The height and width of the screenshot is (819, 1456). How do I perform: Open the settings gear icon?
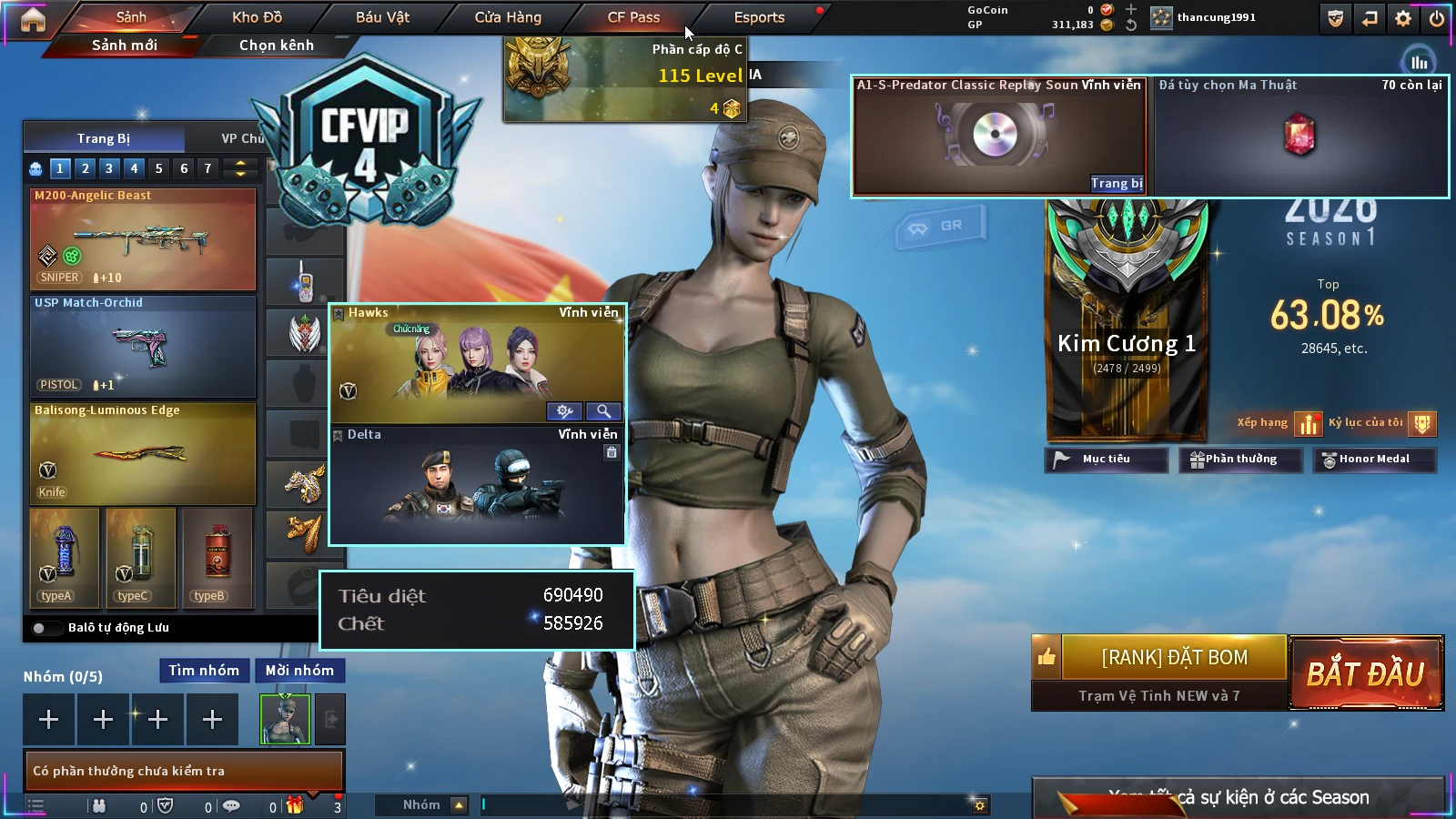tap(1403, 18)
